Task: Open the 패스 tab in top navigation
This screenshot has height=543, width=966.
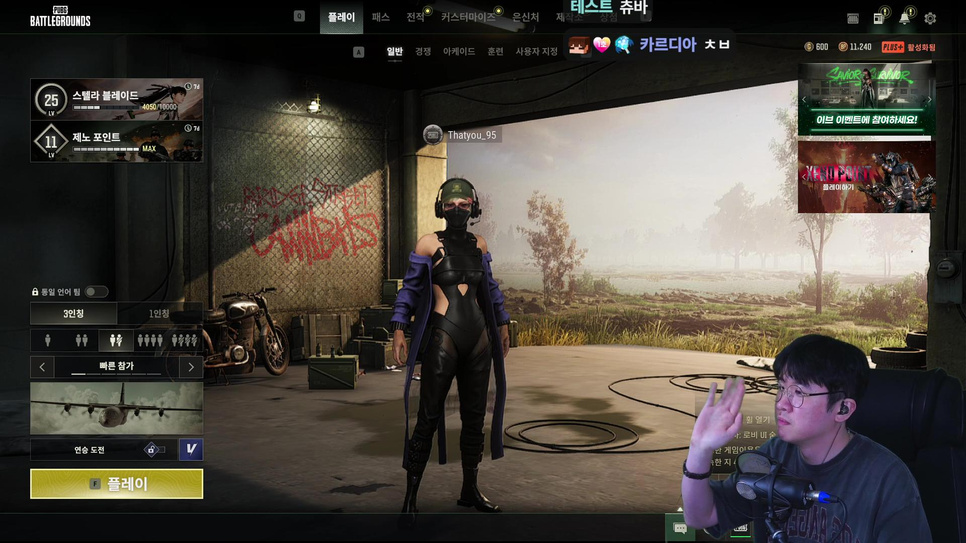Action: tap(380, 18)
